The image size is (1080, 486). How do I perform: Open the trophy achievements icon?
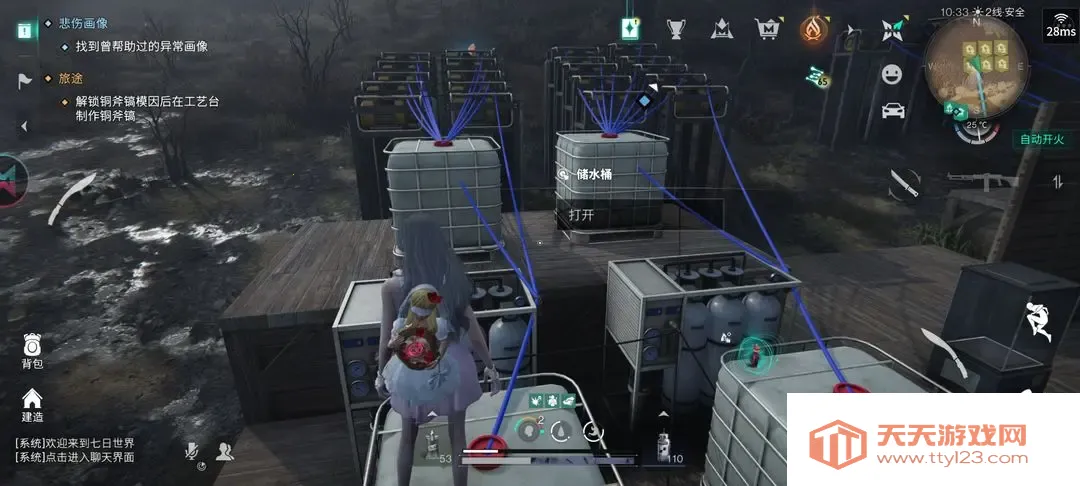(x=677, y=28)
